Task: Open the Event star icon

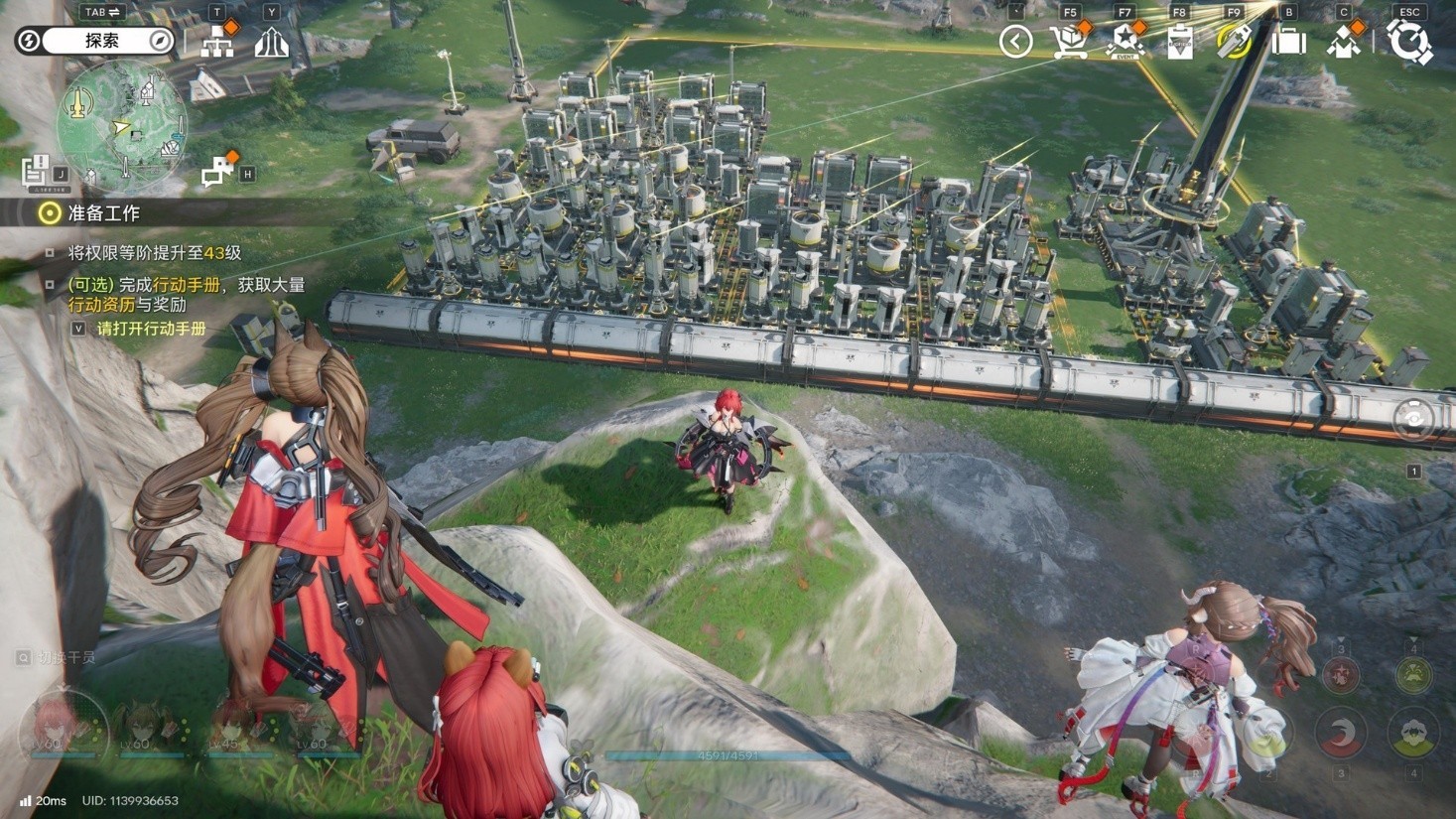Action: pos(1125,43)
